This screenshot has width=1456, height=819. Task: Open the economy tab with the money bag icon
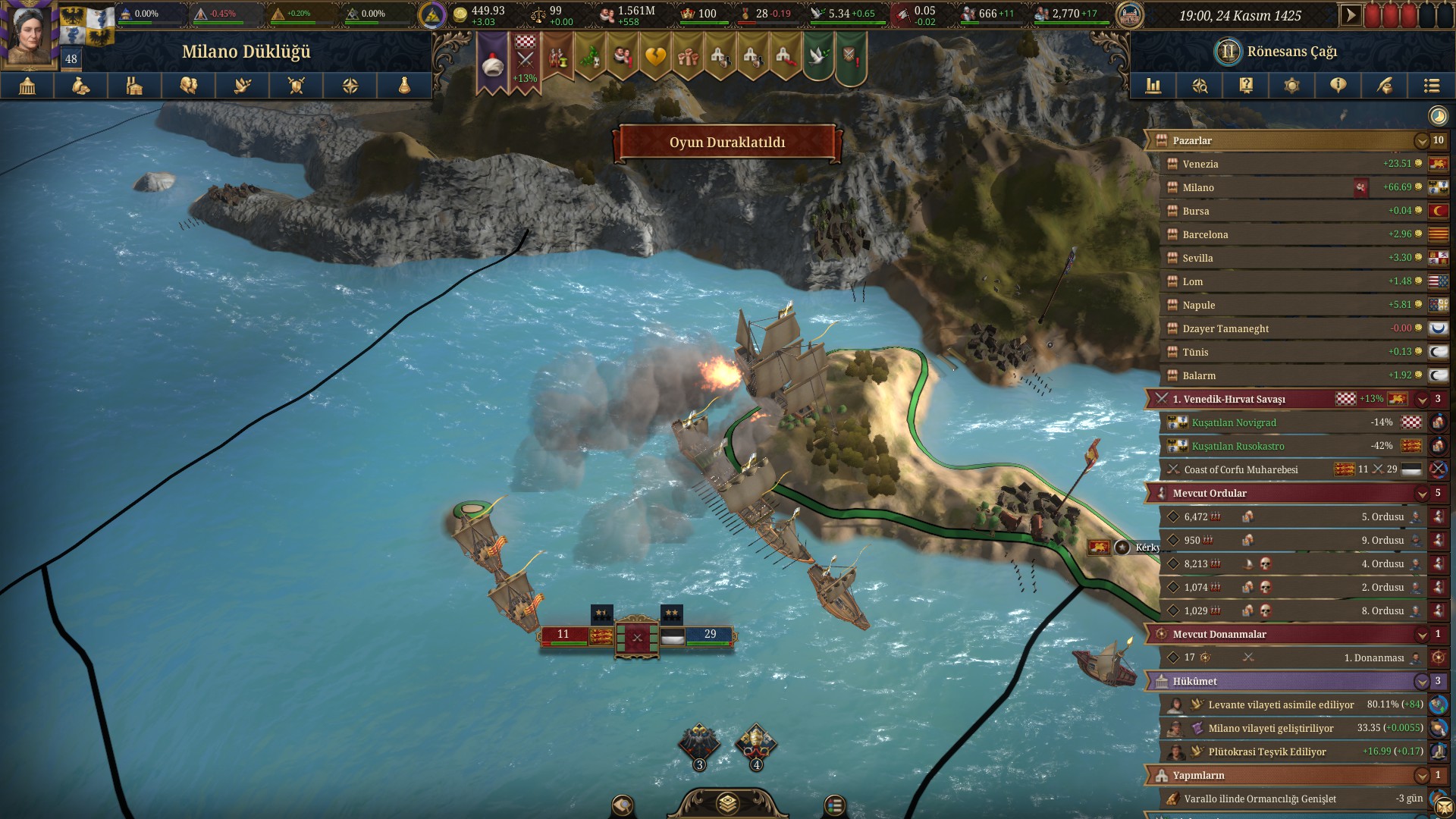tap(80, 86)
